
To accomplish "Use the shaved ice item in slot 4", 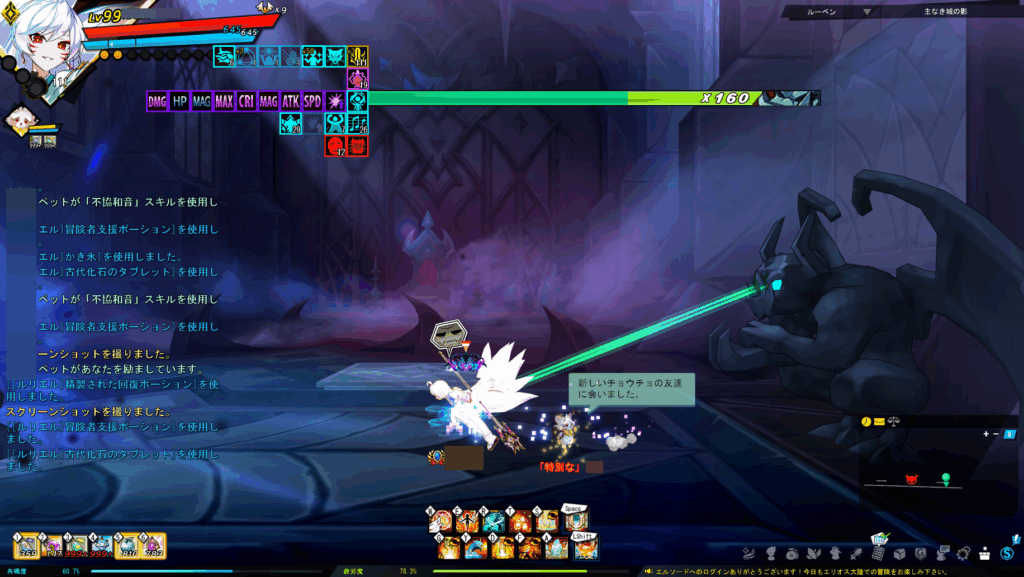I will point(103,545).
